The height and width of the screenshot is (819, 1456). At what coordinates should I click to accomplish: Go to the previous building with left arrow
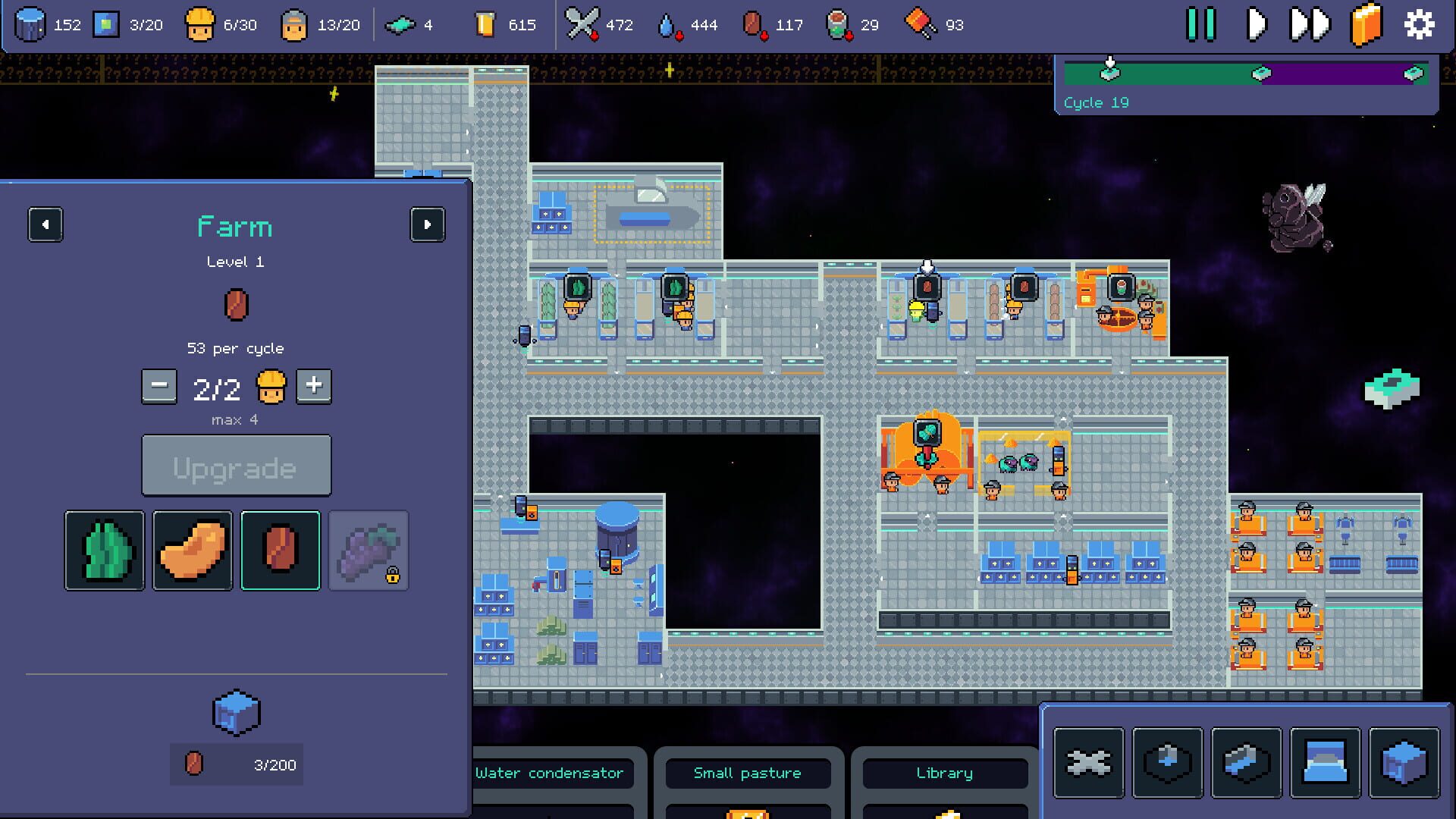(45, 224)
